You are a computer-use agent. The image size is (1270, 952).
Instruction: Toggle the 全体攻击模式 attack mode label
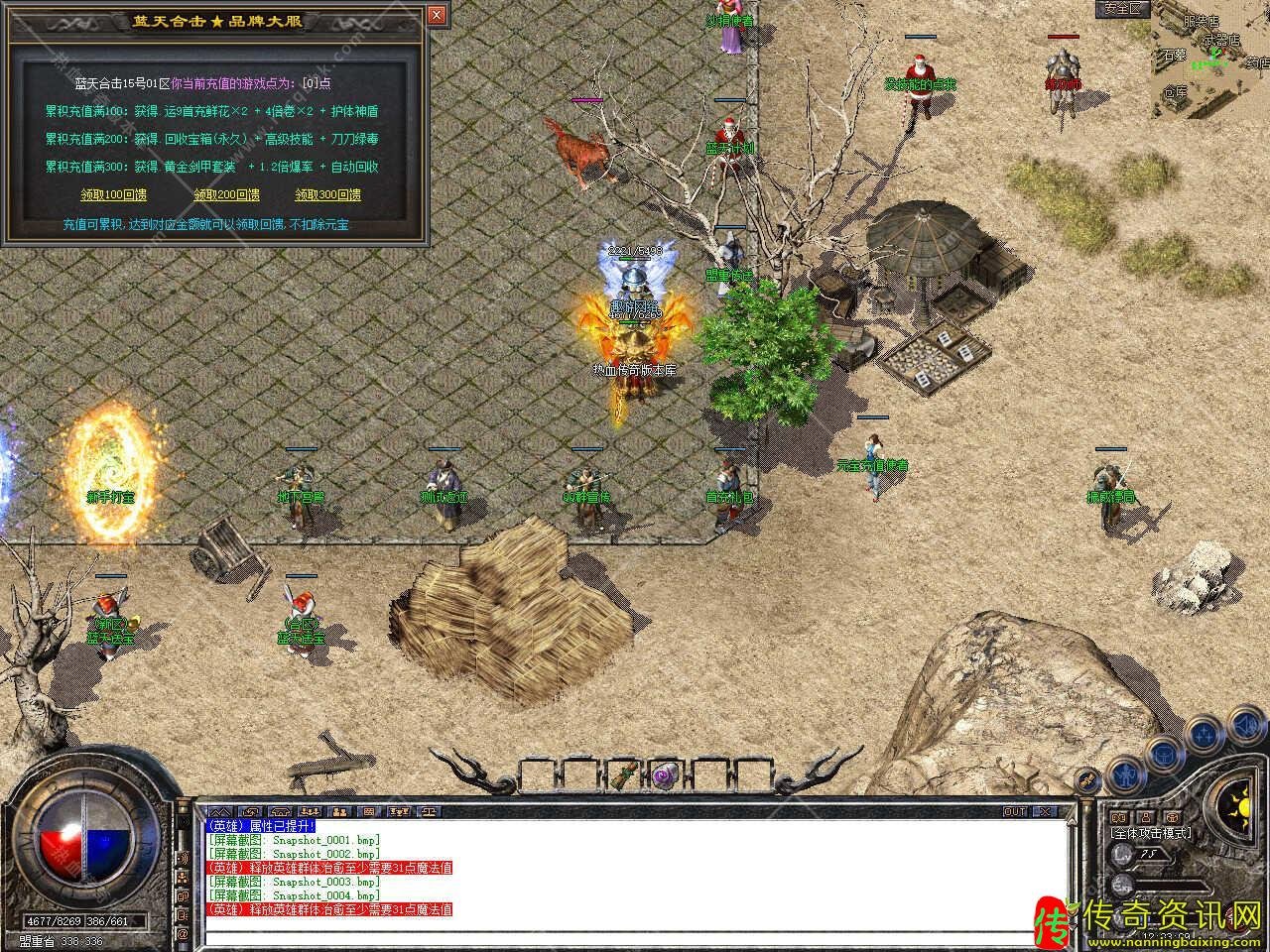coord(1151,833)
